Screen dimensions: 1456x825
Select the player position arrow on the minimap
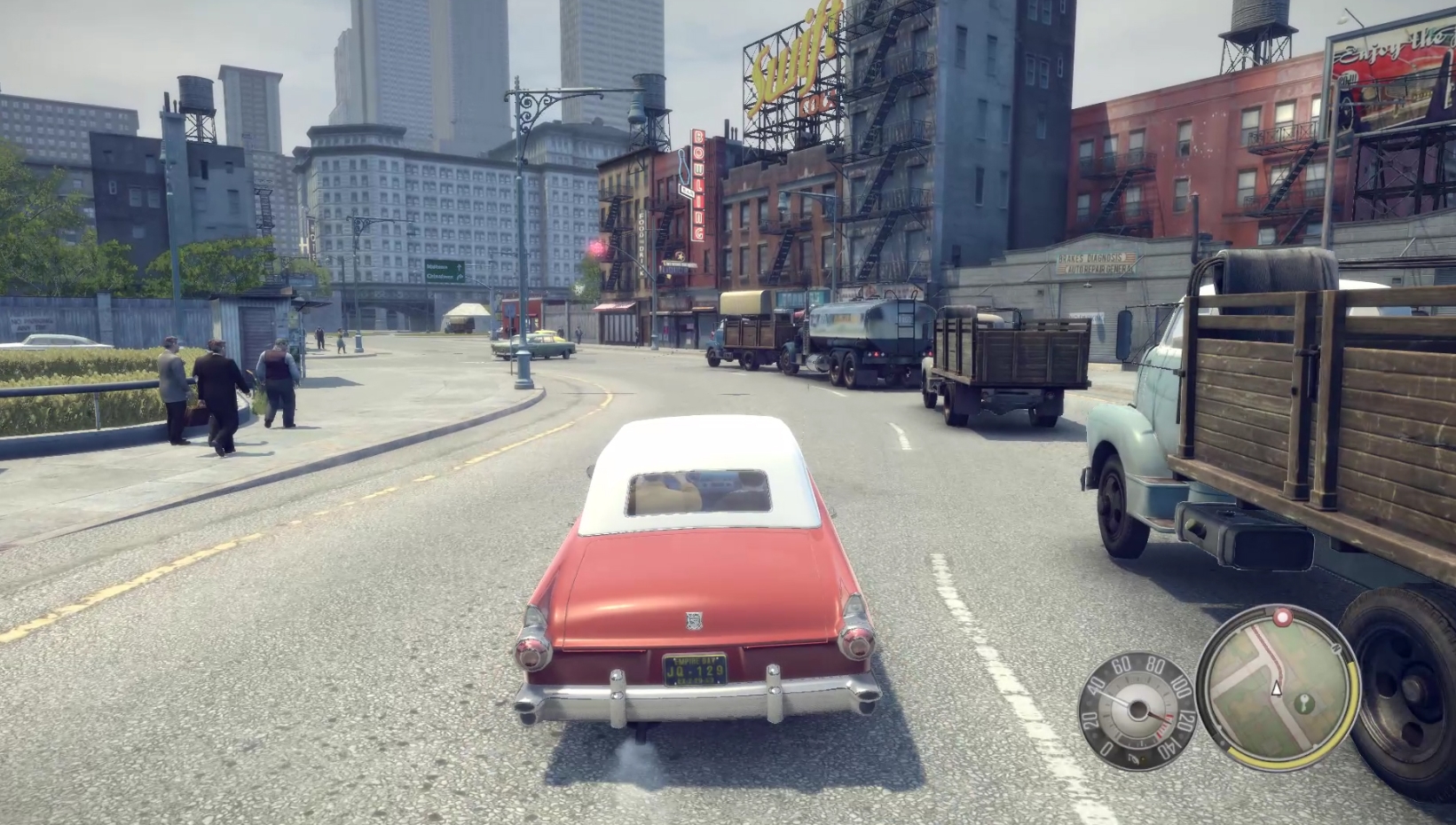pos(1276,688)
